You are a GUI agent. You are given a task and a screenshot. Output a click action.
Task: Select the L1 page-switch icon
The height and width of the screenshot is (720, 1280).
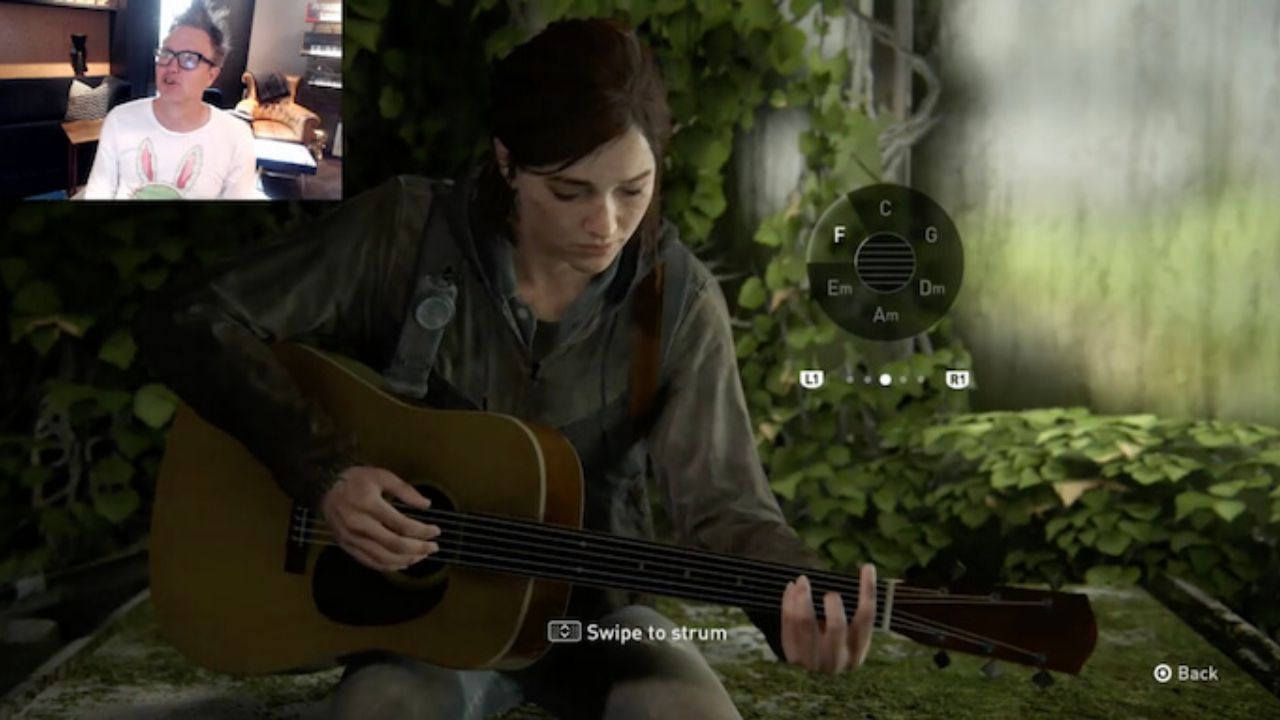(x=813, y=378)
